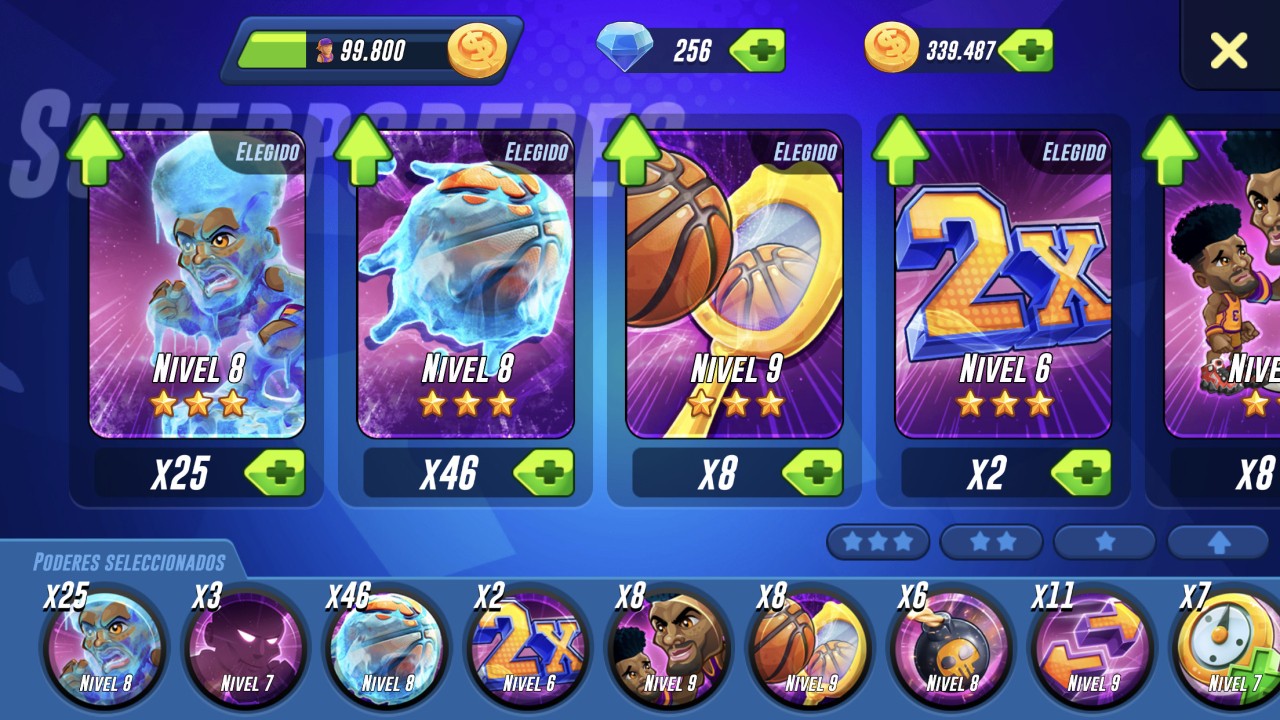
Task: Add copies of the X25 frozen player card
Action: pyautogui.click(x=275, y=473)
